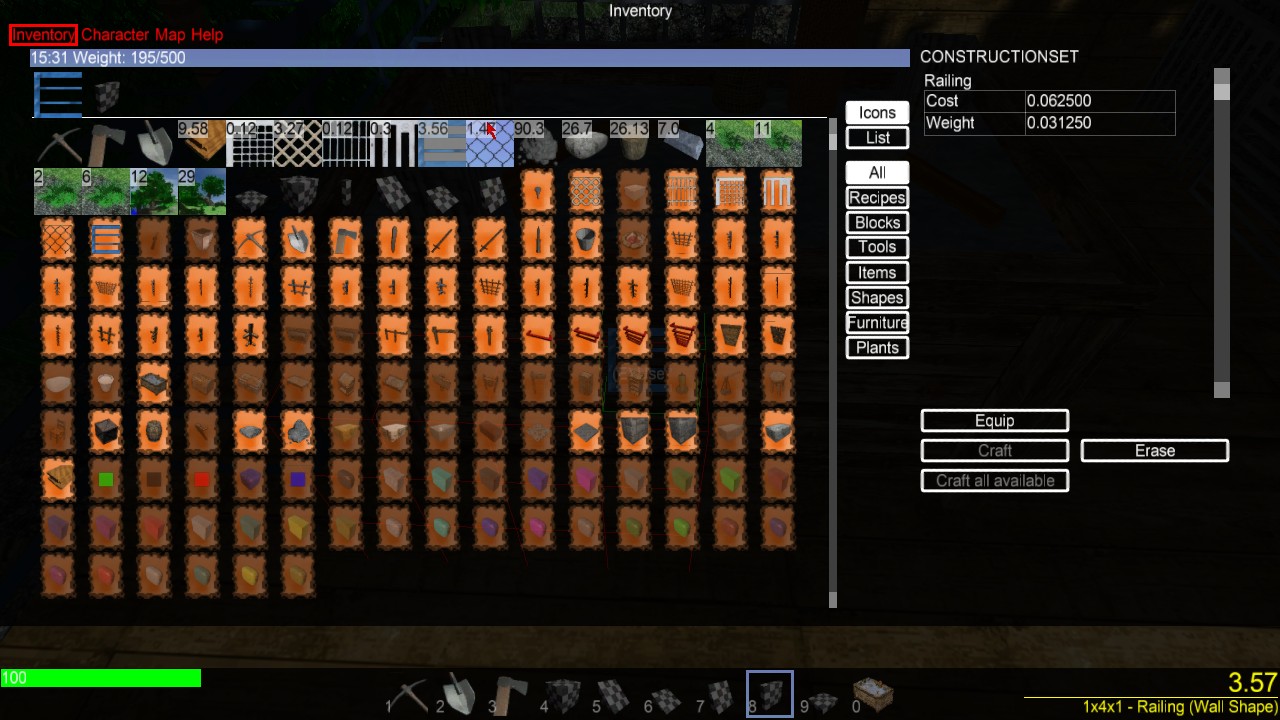Viewport: 1280px width, 720px height.
Task: Click the chain-link fence inventory item
Action: coord(490,145)
